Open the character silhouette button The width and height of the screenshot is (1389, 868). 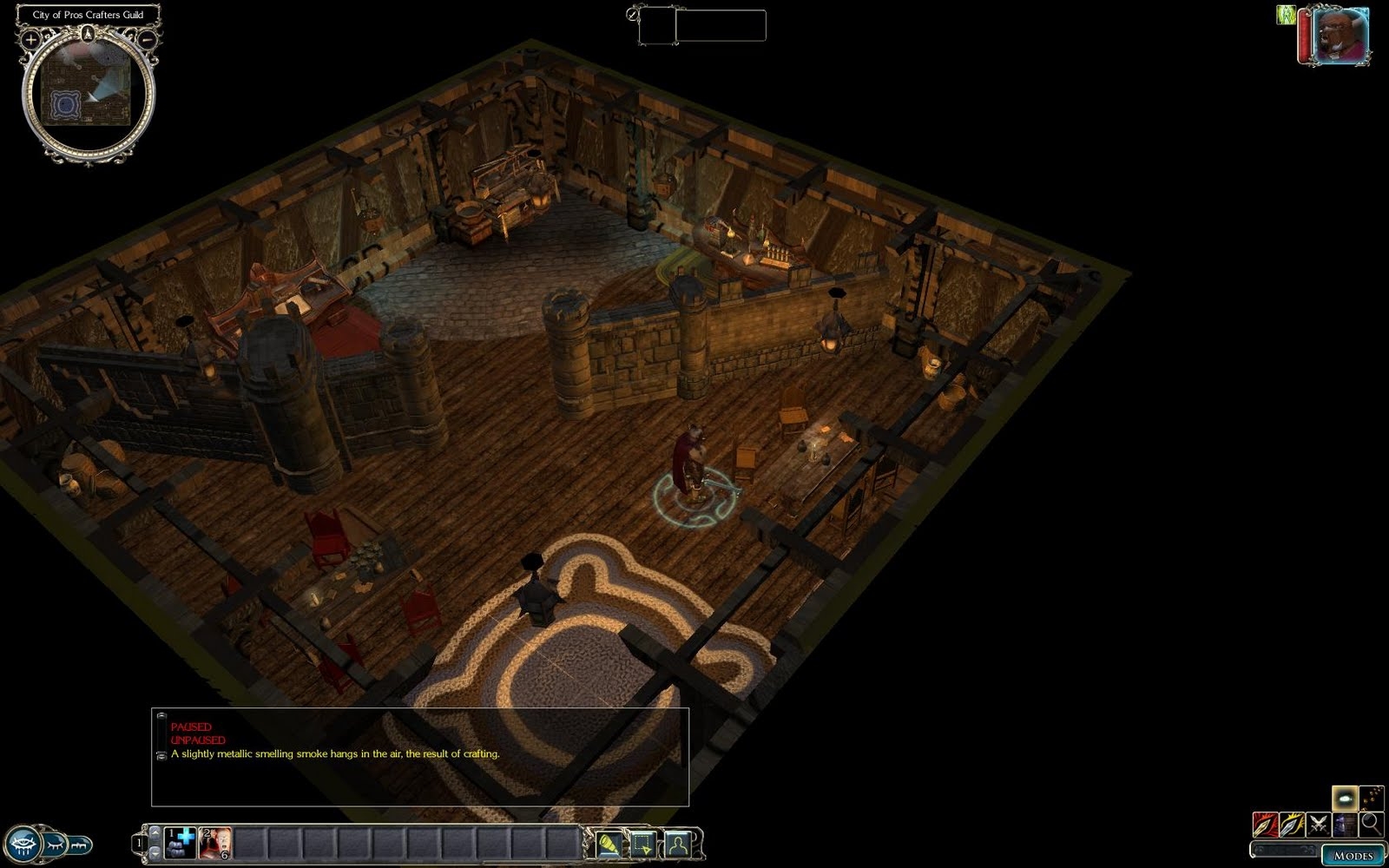(x=677, y=843)
